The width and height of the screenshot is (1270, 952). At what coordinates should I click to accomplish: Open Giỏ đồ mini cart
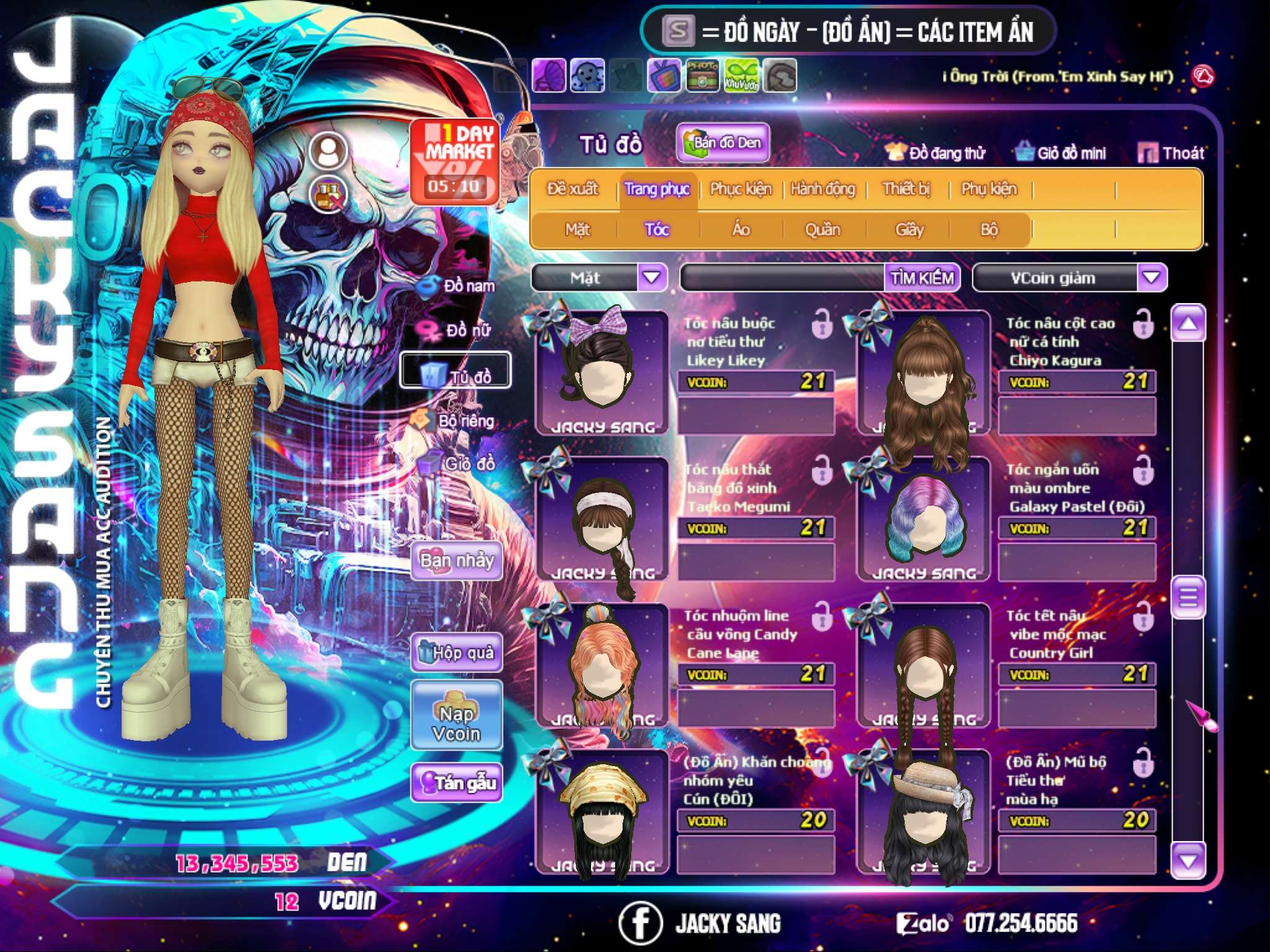[x=1061, y=153]
